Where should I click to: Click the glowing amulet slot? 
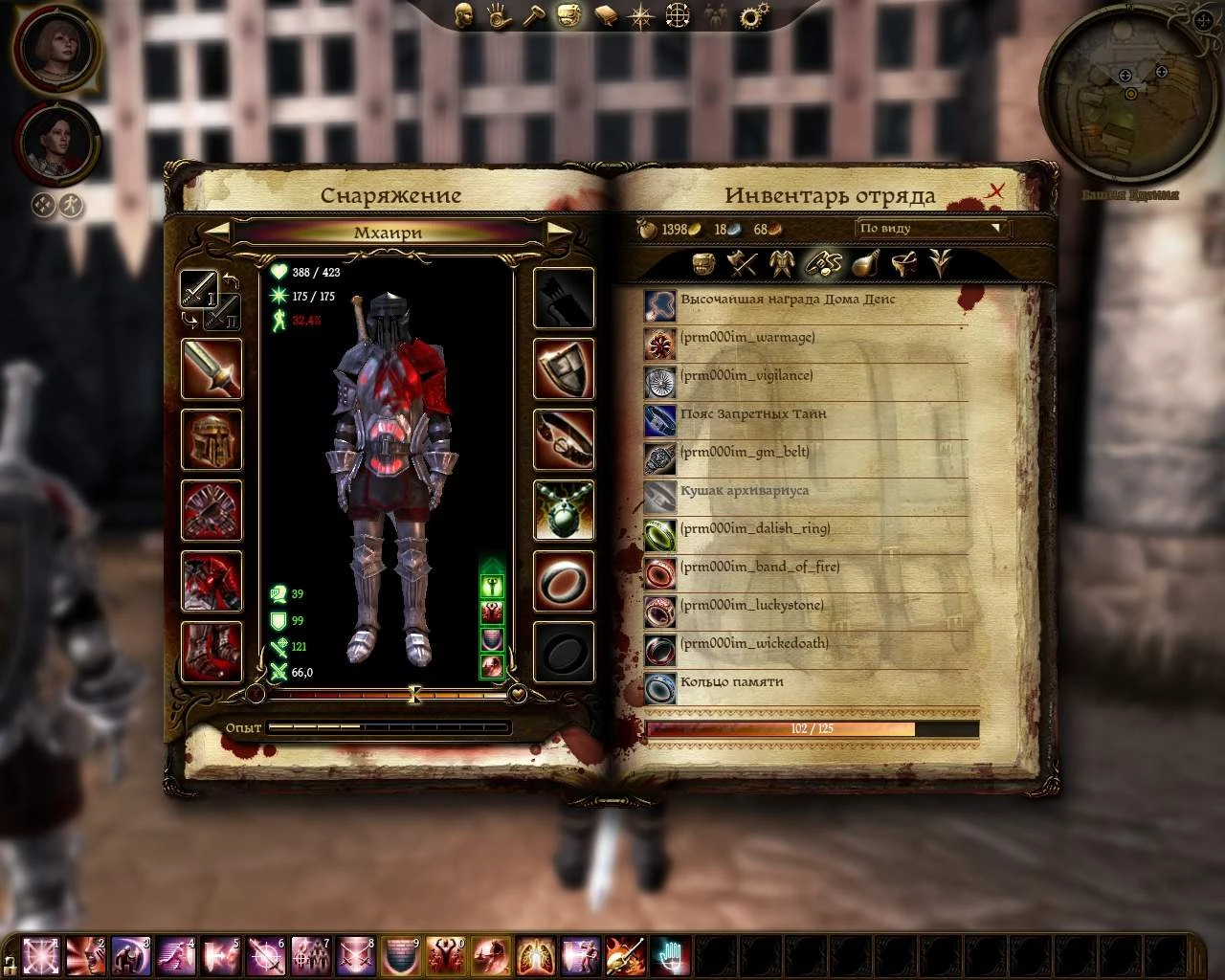(564, 510)
